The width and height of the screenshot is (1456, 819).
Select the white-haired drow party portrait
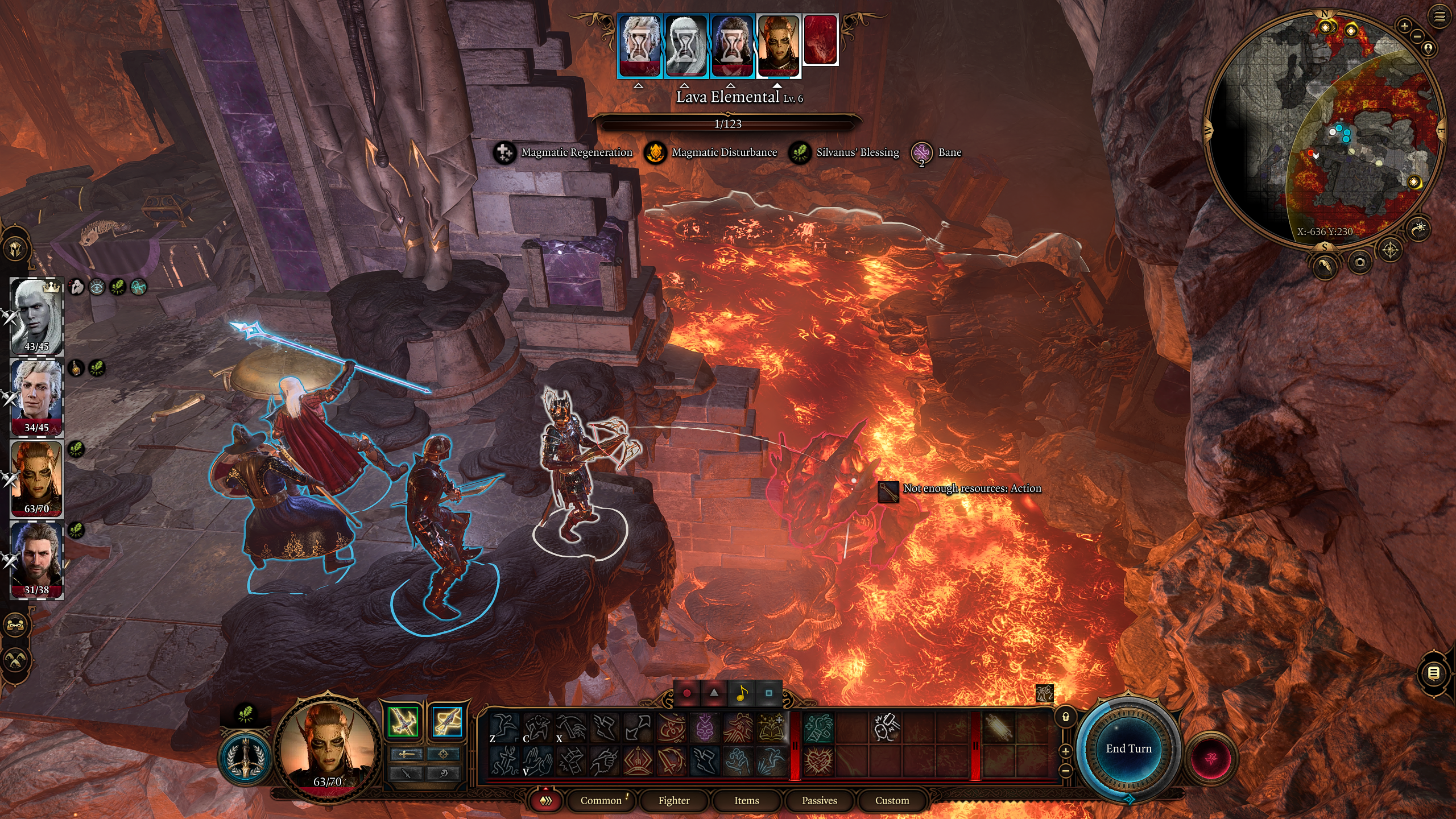pyautogui.click(x=36, y=316)
